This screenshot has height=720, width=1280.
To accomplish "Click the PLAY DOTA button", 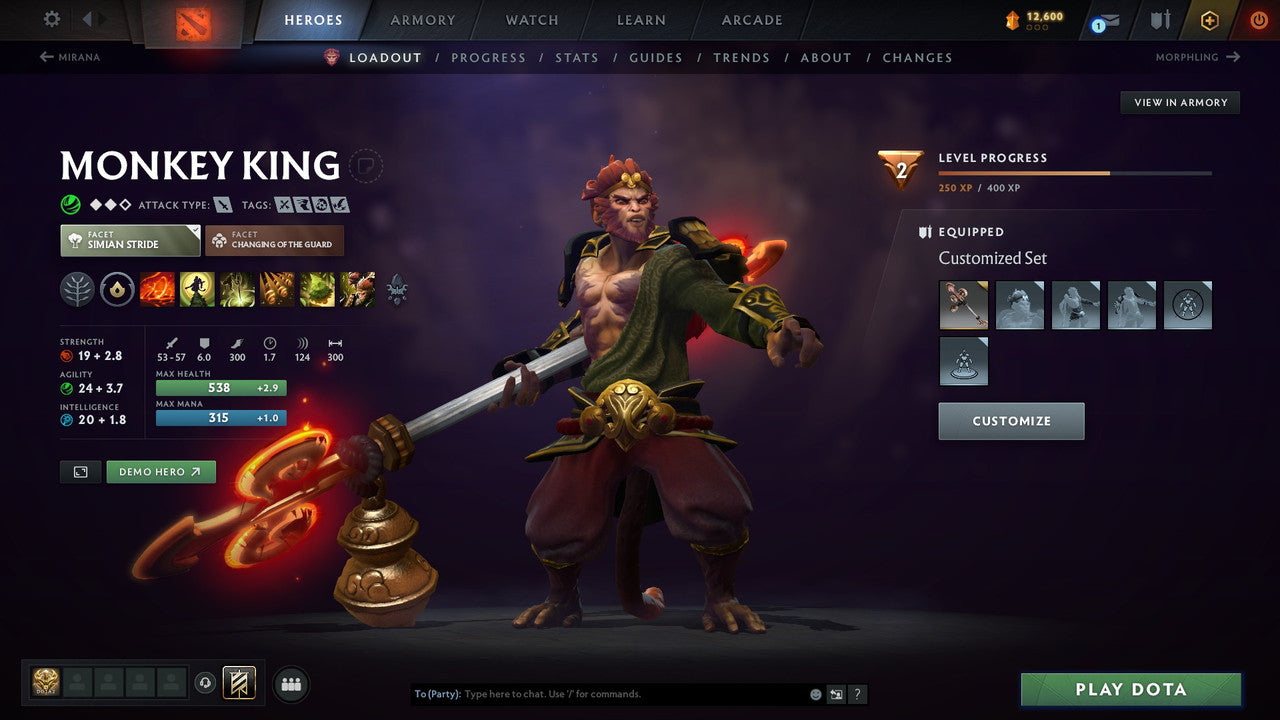I will coord(1130,689).
